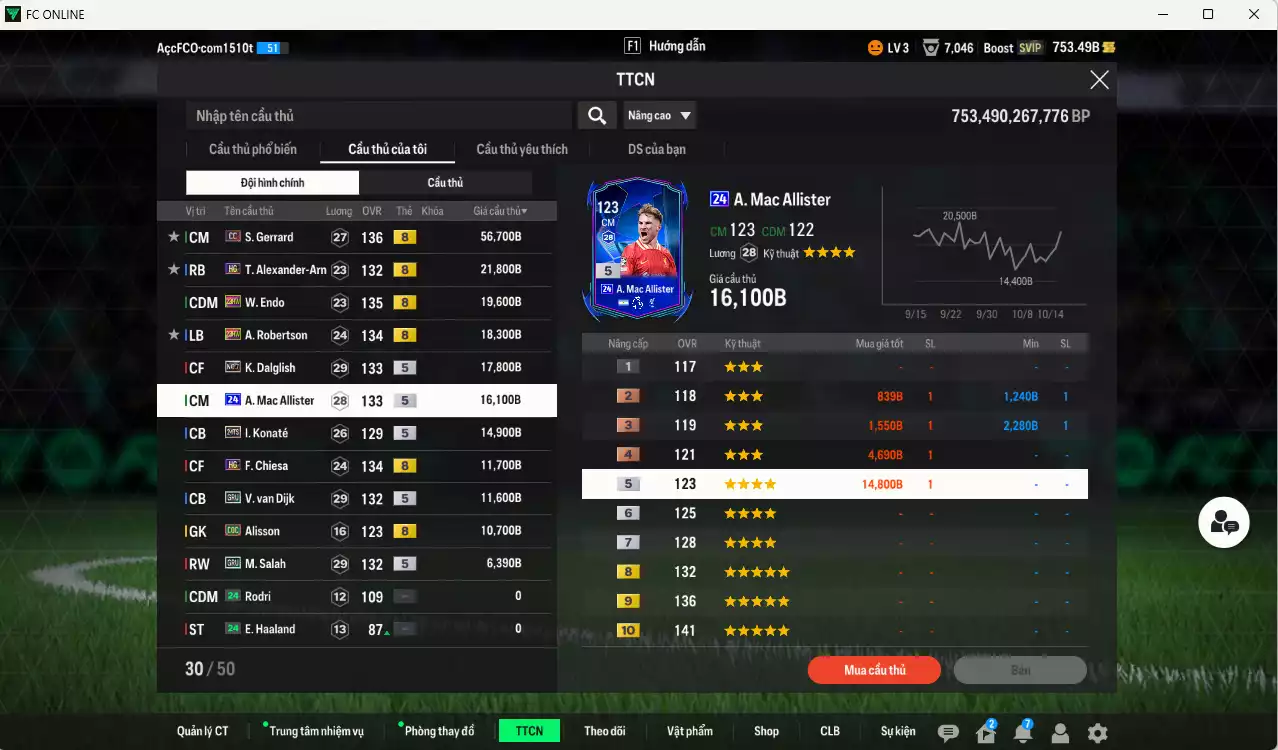The width and height of the screenshot is (1278, 750).
Task: Open the F1 Hướng dẫn guide
Action: click(x=665, y=46)
